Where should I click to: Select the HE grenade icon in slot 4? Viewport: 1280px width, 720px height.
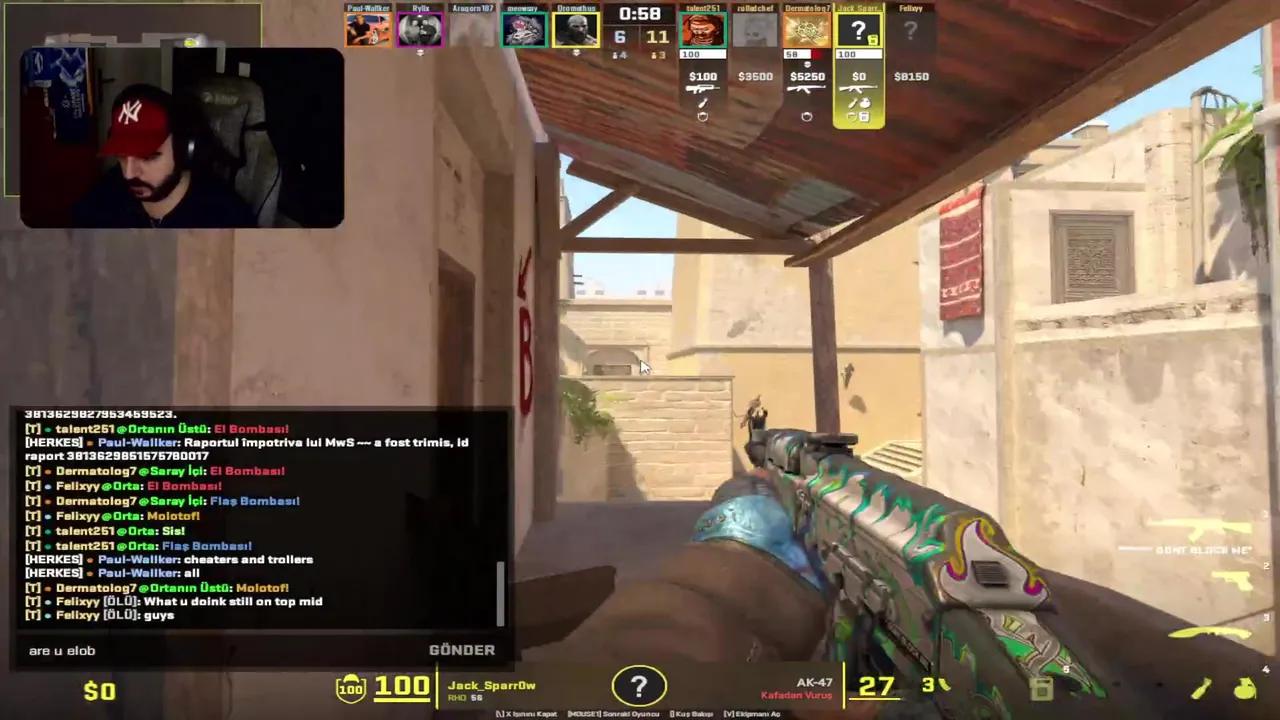(x=1244, y=688)
